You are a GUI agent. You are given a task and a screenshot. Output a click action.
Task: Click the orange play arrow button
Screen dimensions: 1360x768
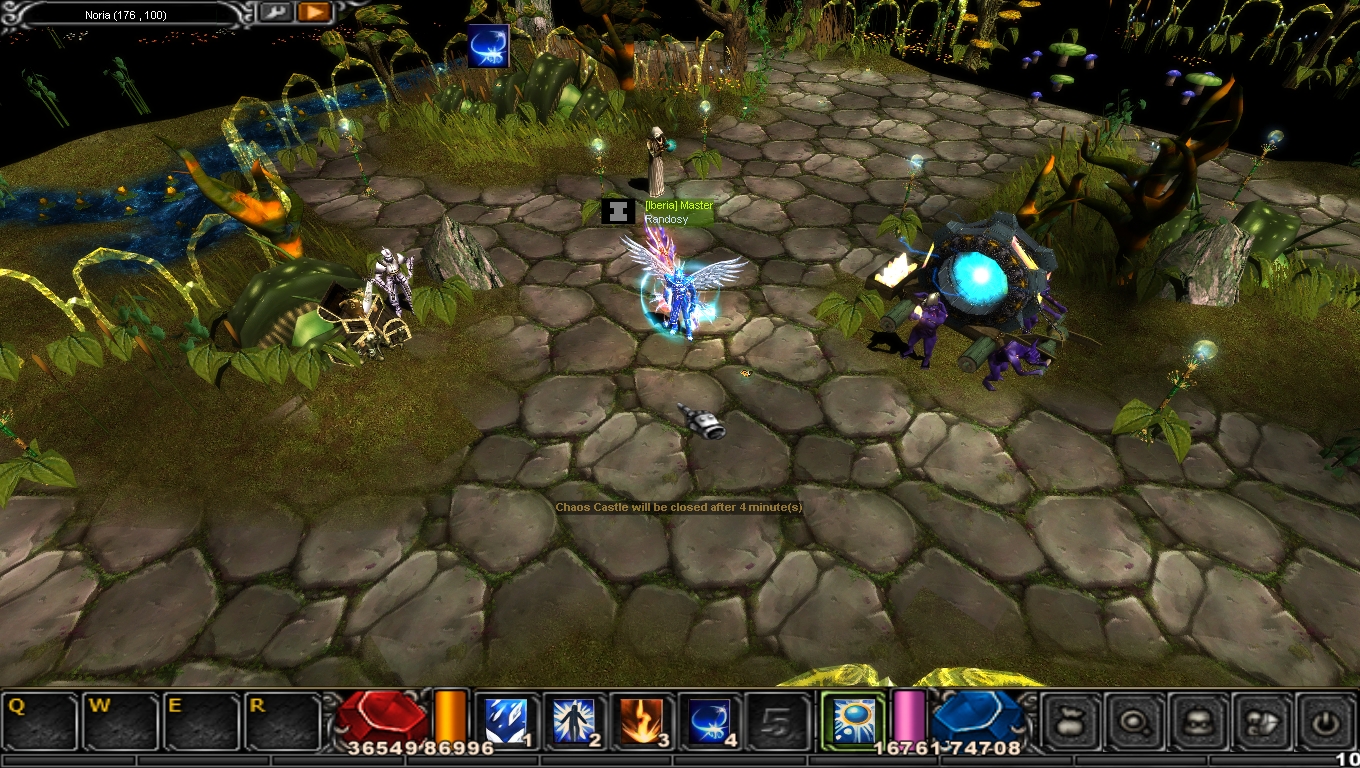313,12
